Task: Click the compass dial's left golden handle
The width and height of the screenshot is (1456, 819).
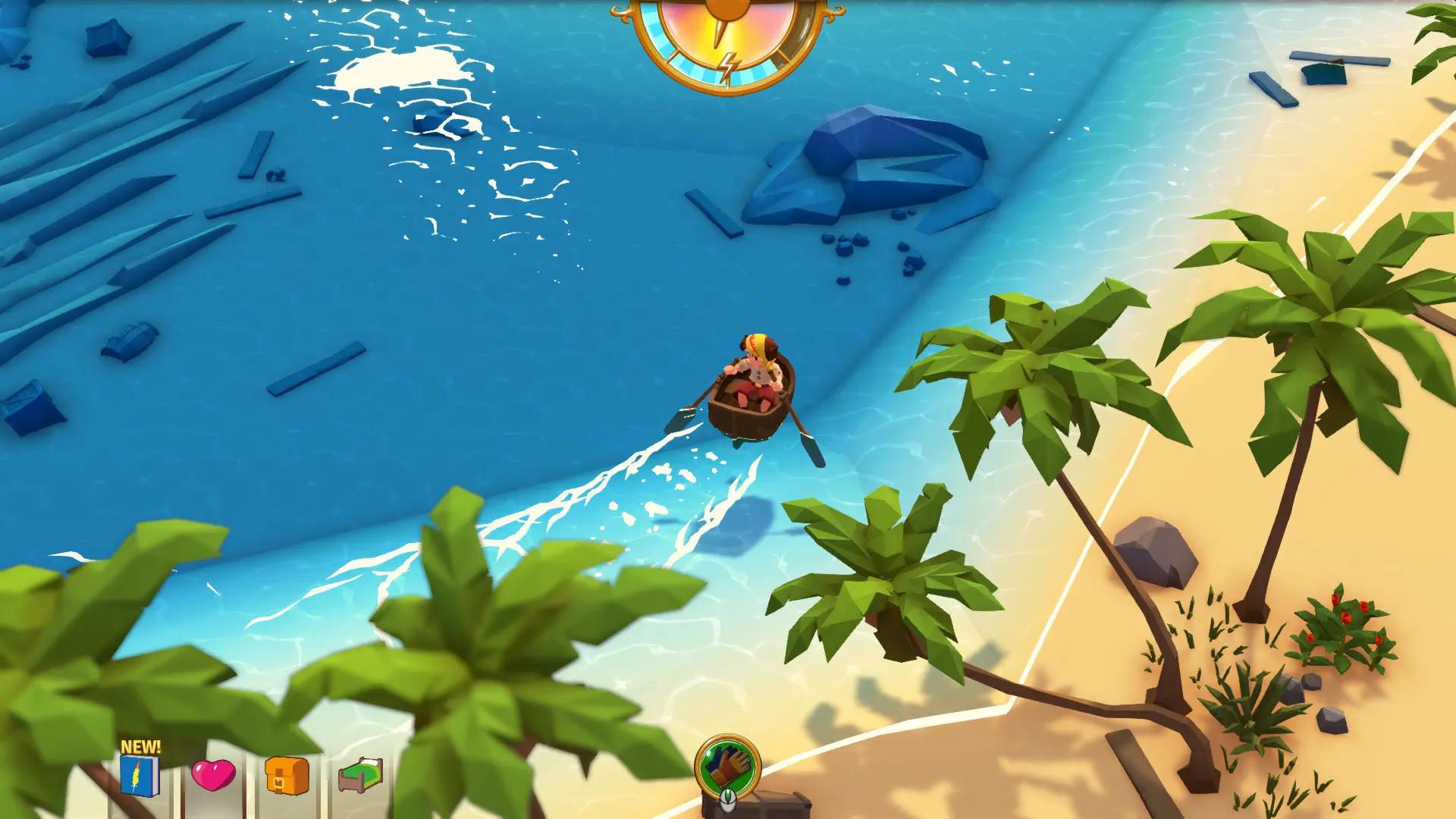Action: (x=620, y=11)
